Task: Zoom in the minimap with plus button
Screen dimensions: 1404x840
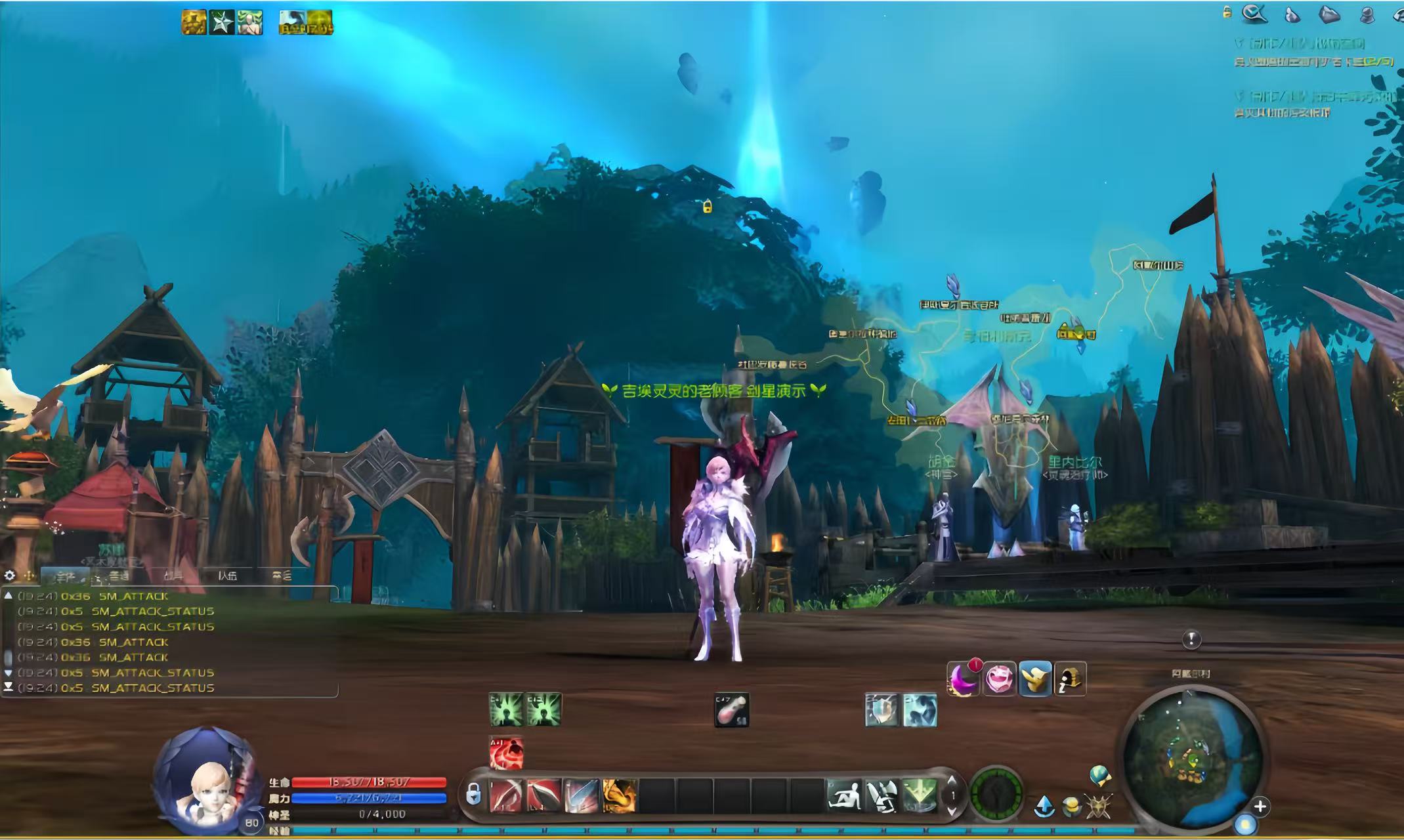Action: tap(1260, 807)
